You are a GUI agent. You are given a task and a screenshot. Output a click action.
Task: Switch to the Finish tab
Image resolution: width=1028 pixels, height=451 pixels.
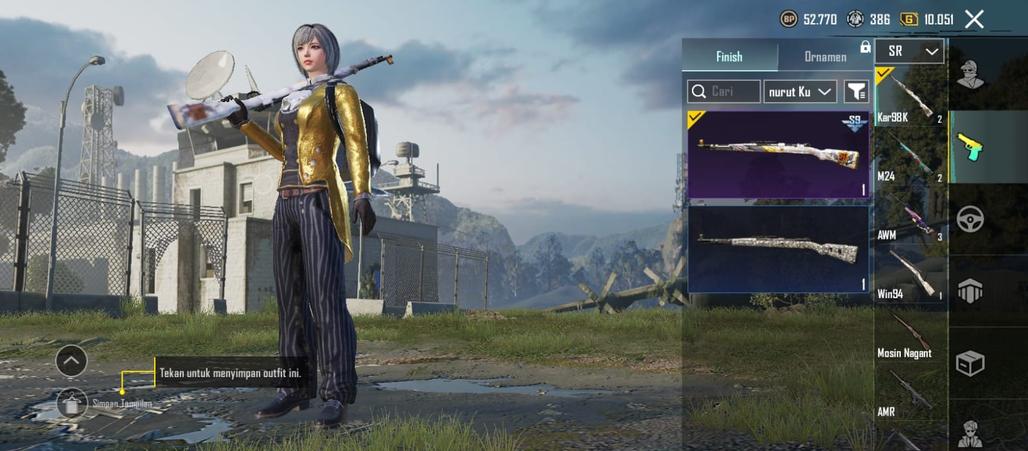point(729,57)
